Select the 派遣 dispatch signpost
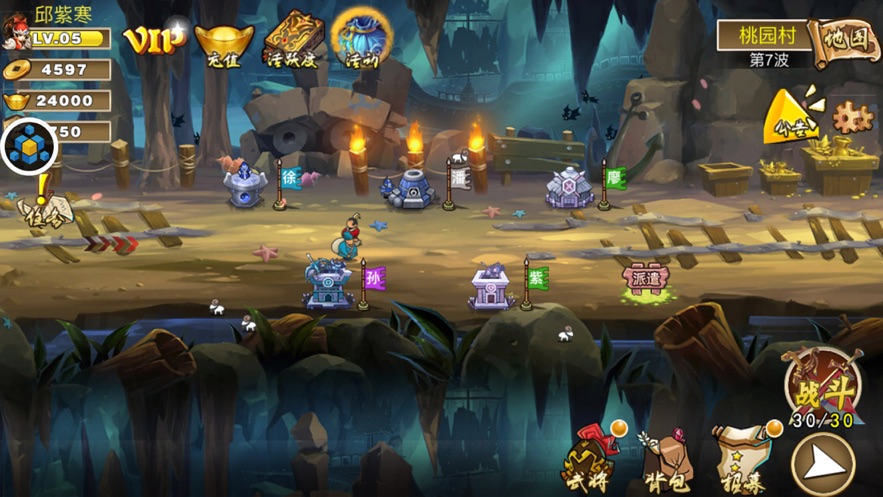Image resolution: width=883 pixels, height=497 pixels. tap(645, 279)
